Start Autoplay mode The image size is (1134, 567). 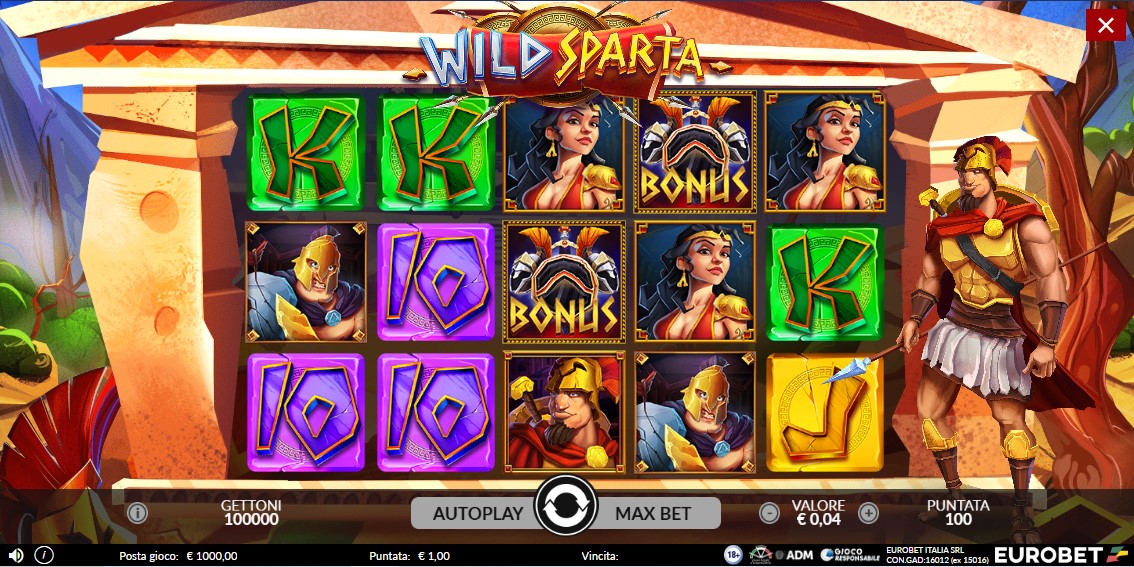tap(477, 513)
